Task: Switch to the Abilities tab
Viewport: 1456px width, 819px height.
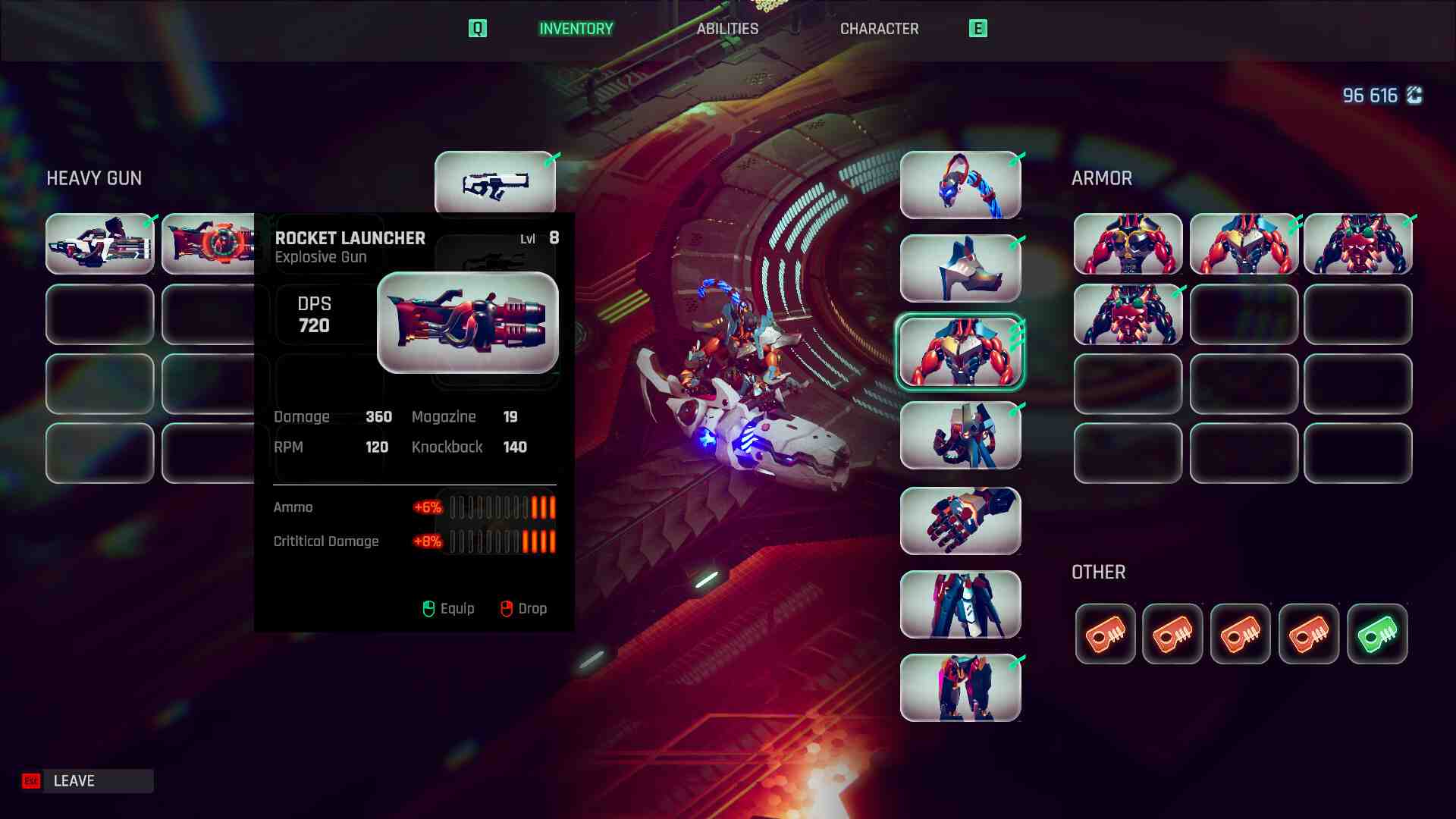Action: (727, 29)
